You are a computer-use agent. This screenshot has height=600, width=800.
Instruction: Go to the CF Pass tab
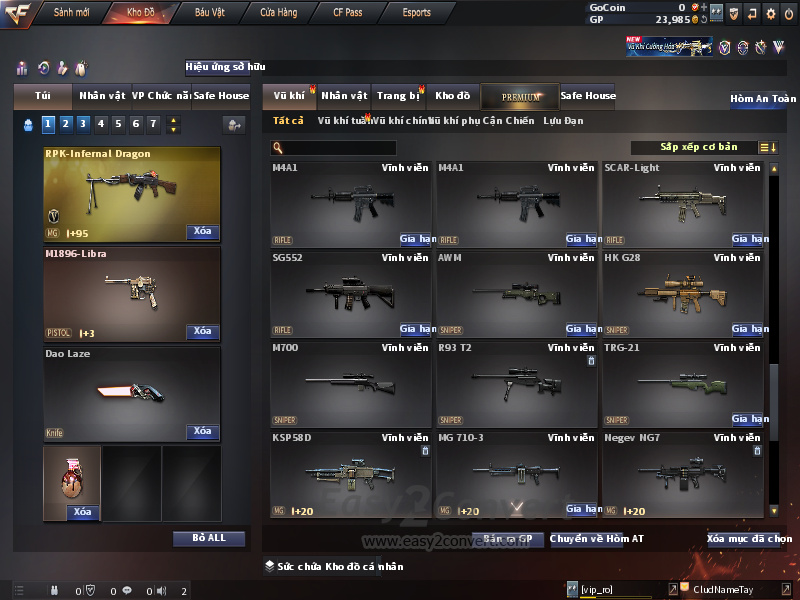click(x=348, y=13)
